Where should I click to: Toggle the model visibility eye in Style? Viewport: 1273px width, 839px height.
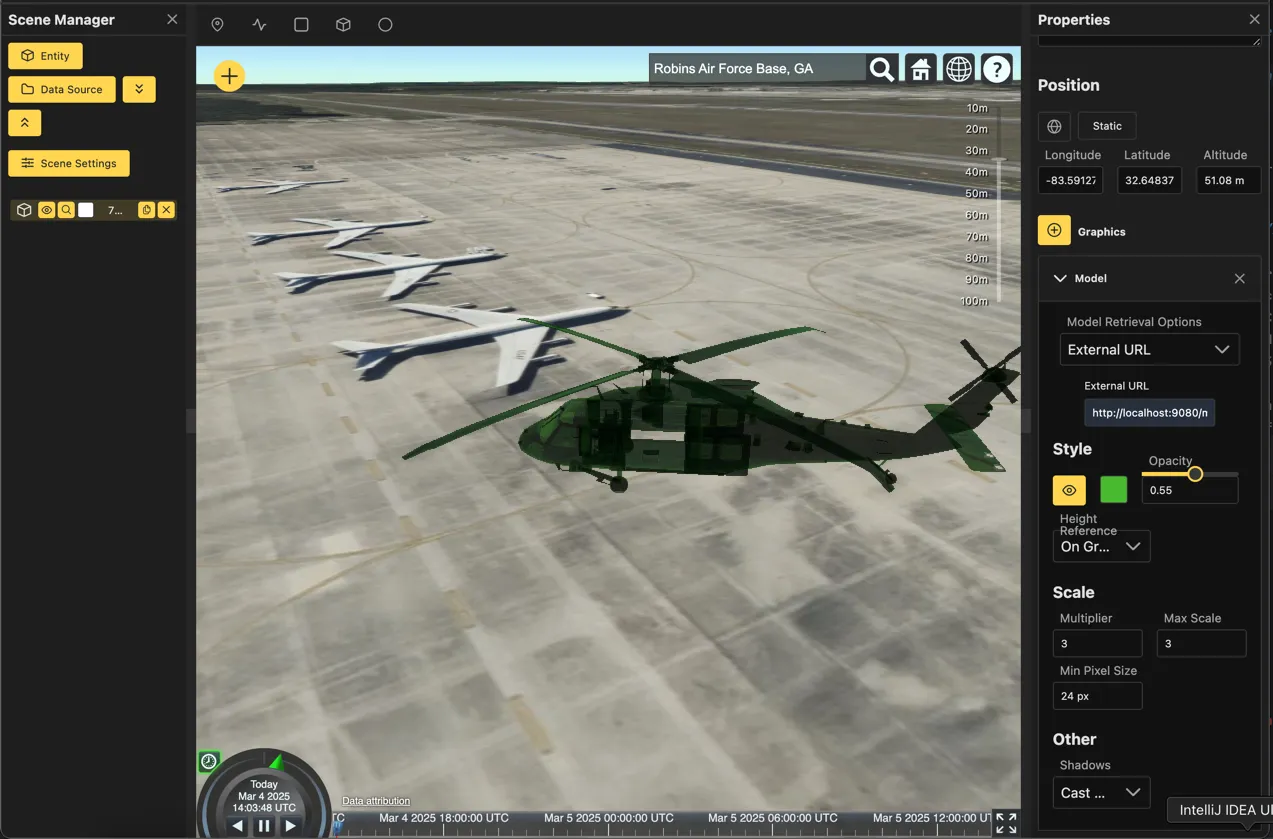[x=1069, y=490]
